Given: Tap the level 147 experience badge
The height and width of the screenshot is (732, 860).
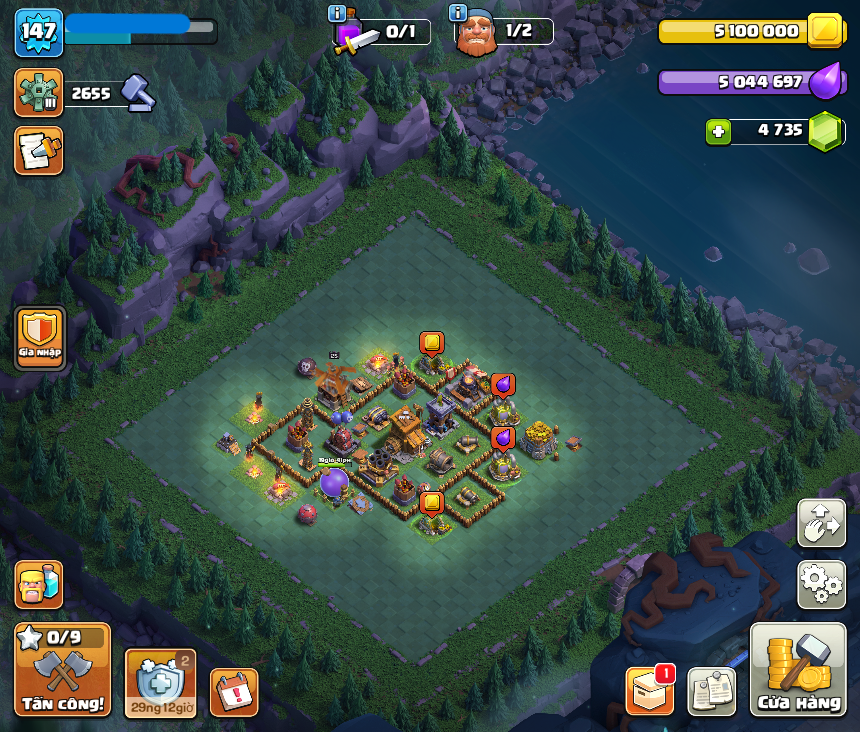Looking at the screenshot, I should (x=38, y=32).
